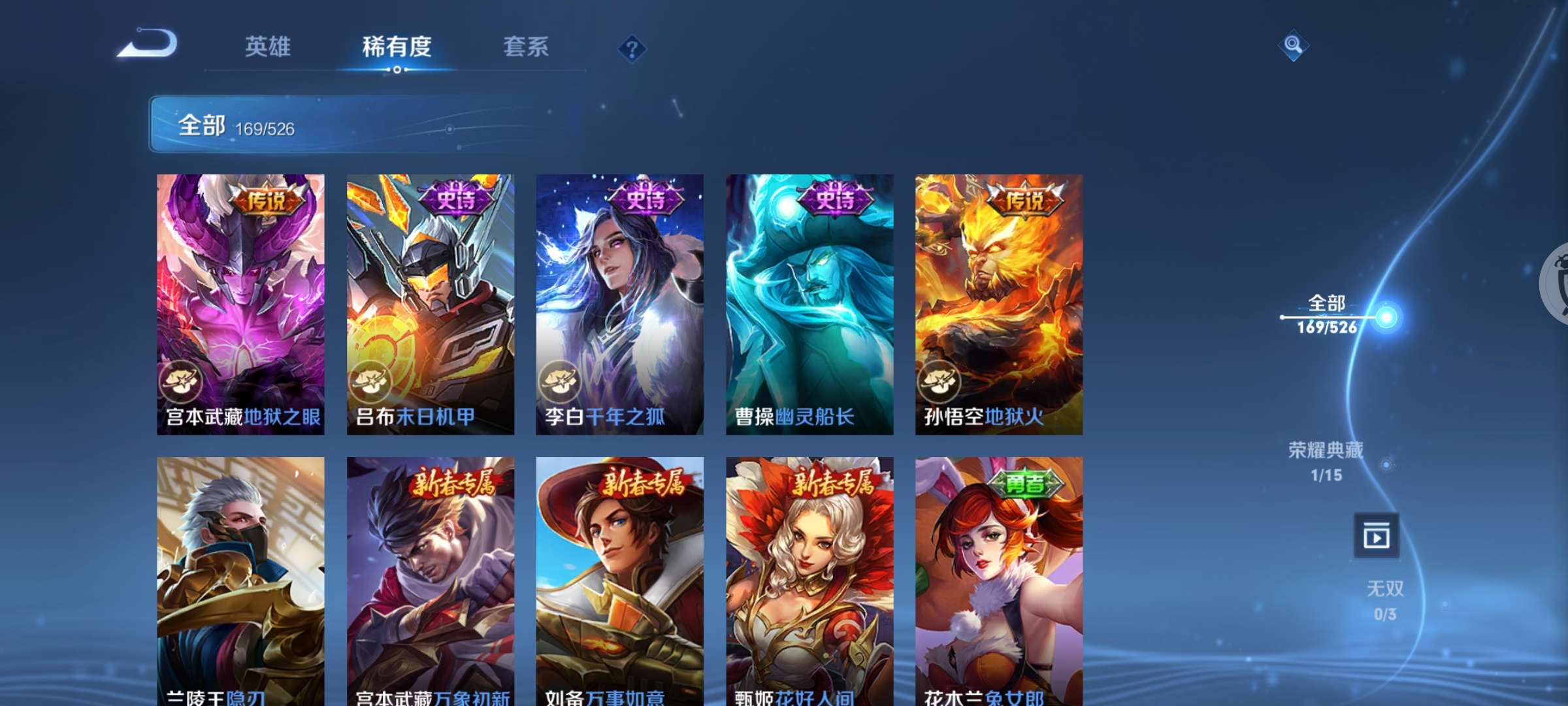Open the 兰陵王隐刃 skin card
Viewport: 1568px width, 706px height.
(240, 575)
